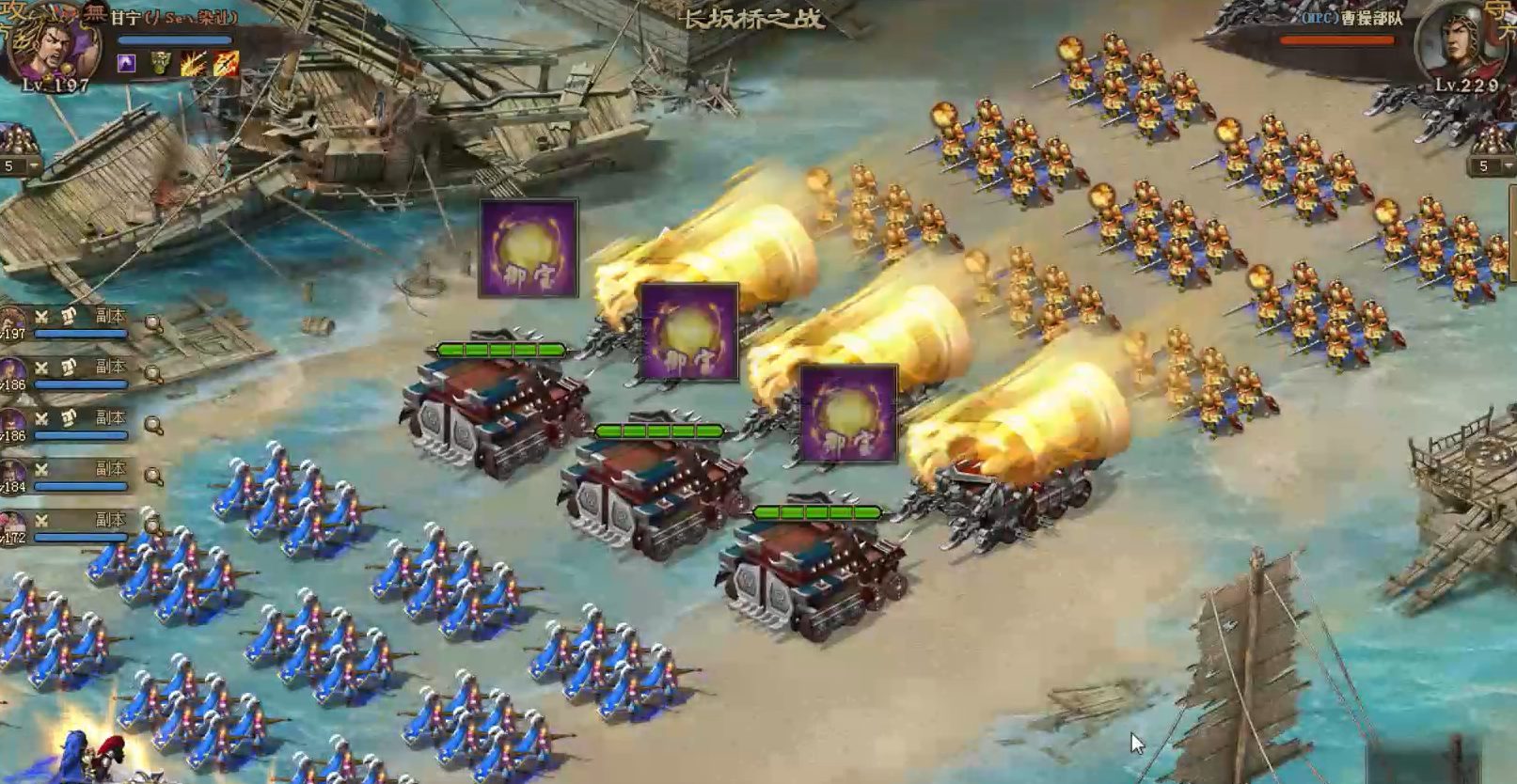Activate the red flaming arrow skill icon

(x=226, y=63)
